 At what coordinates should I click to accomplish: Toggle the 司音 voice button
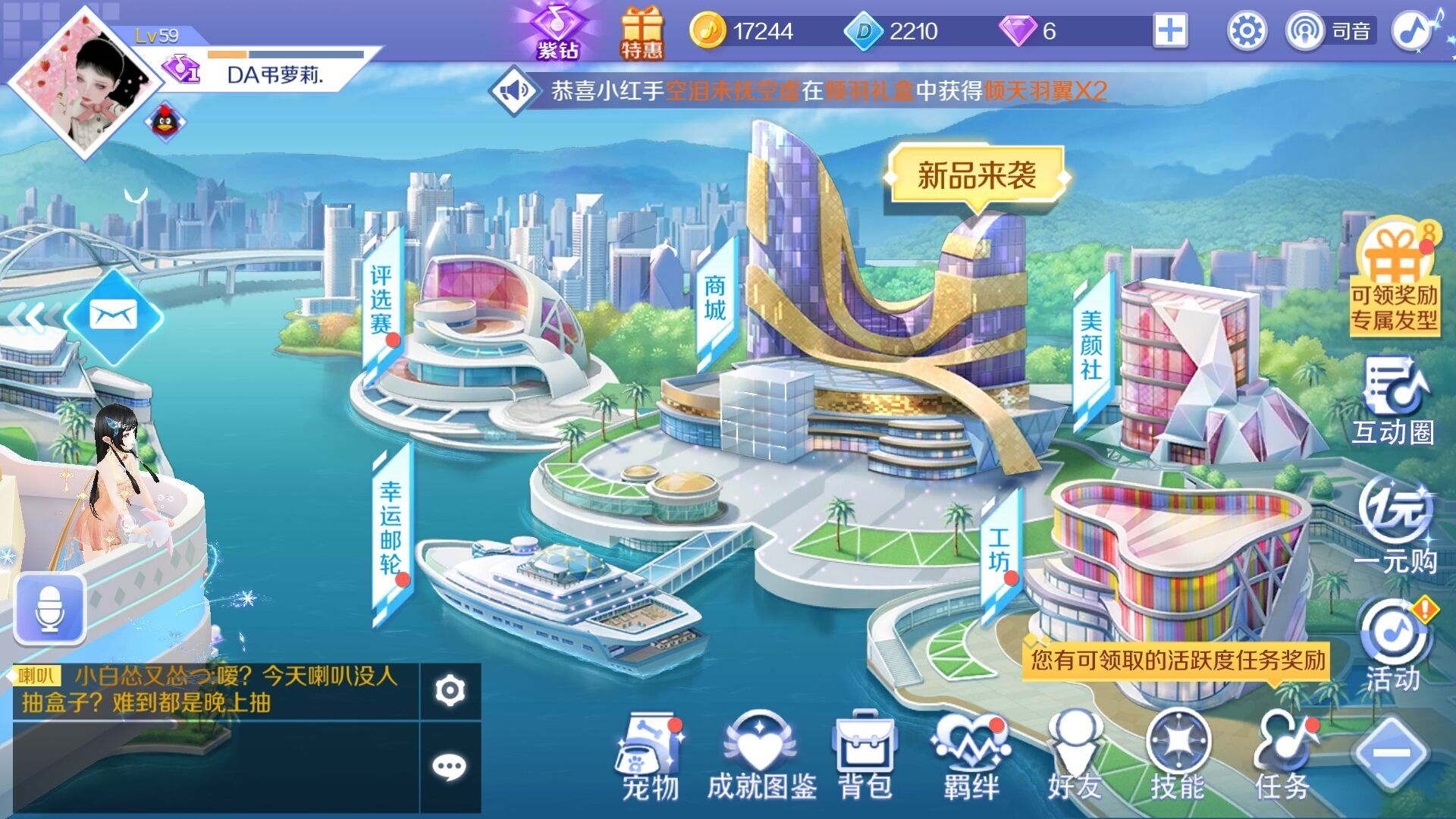(1330, 31)
